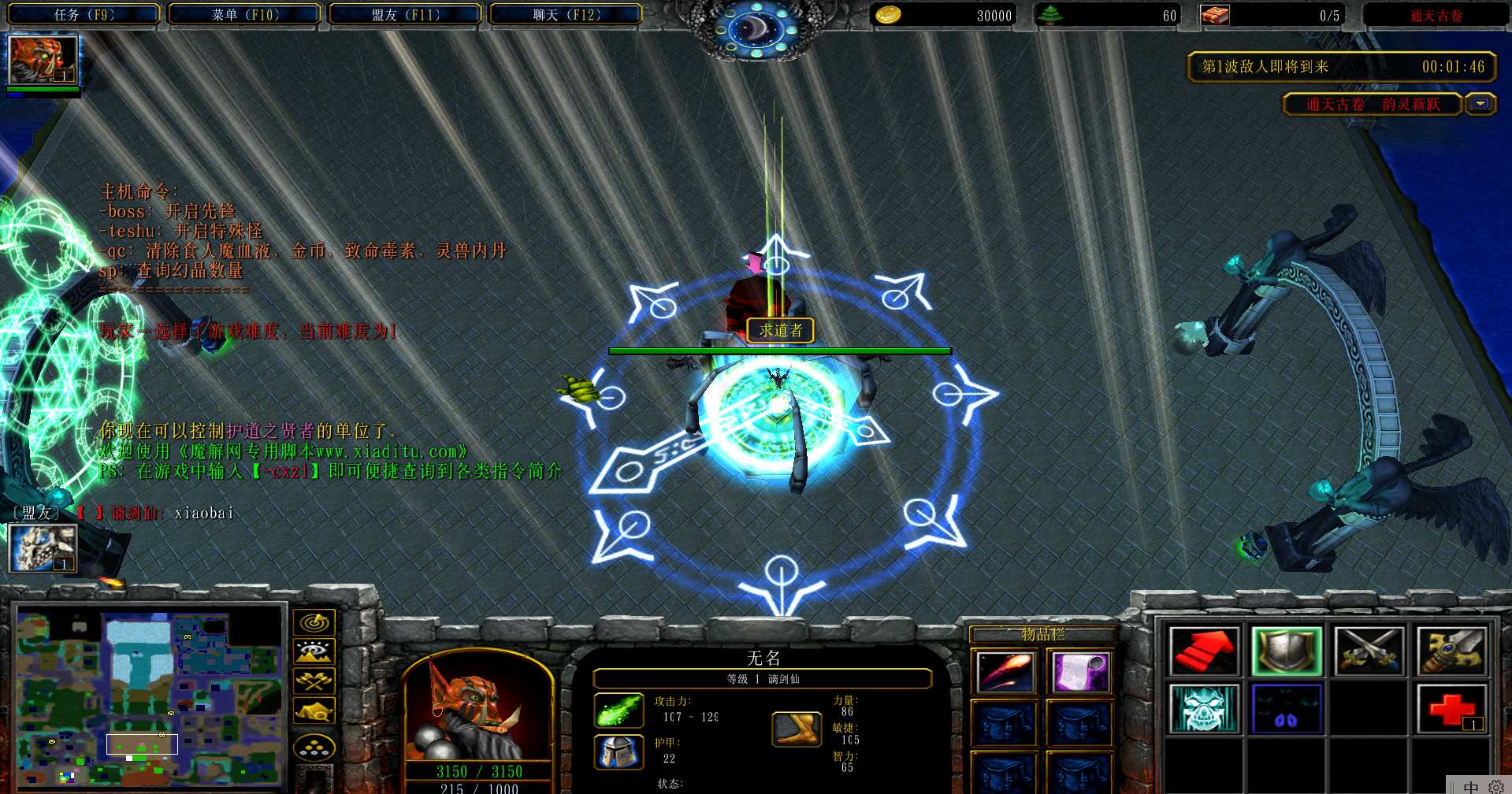Activate the red arrow move command
This screenshot has height=794, width=1512.
(x=1204, y=651)
